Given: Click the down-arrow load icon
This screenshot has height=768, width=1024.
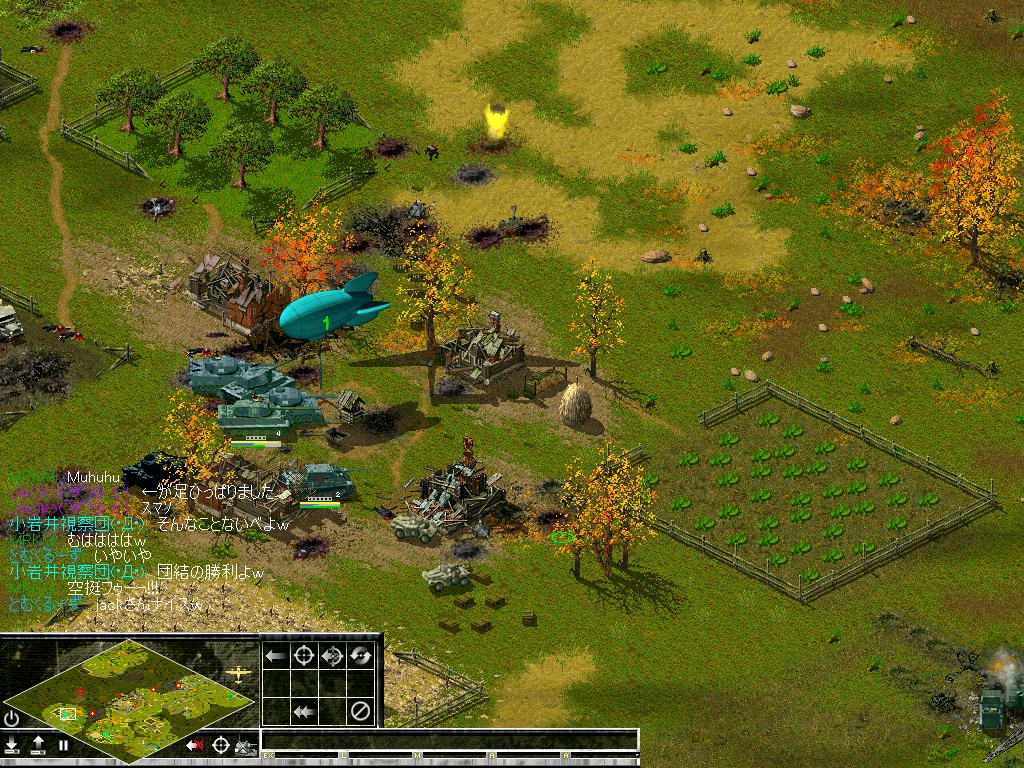Looking at the screenshot, I should (x=12, y=744).
